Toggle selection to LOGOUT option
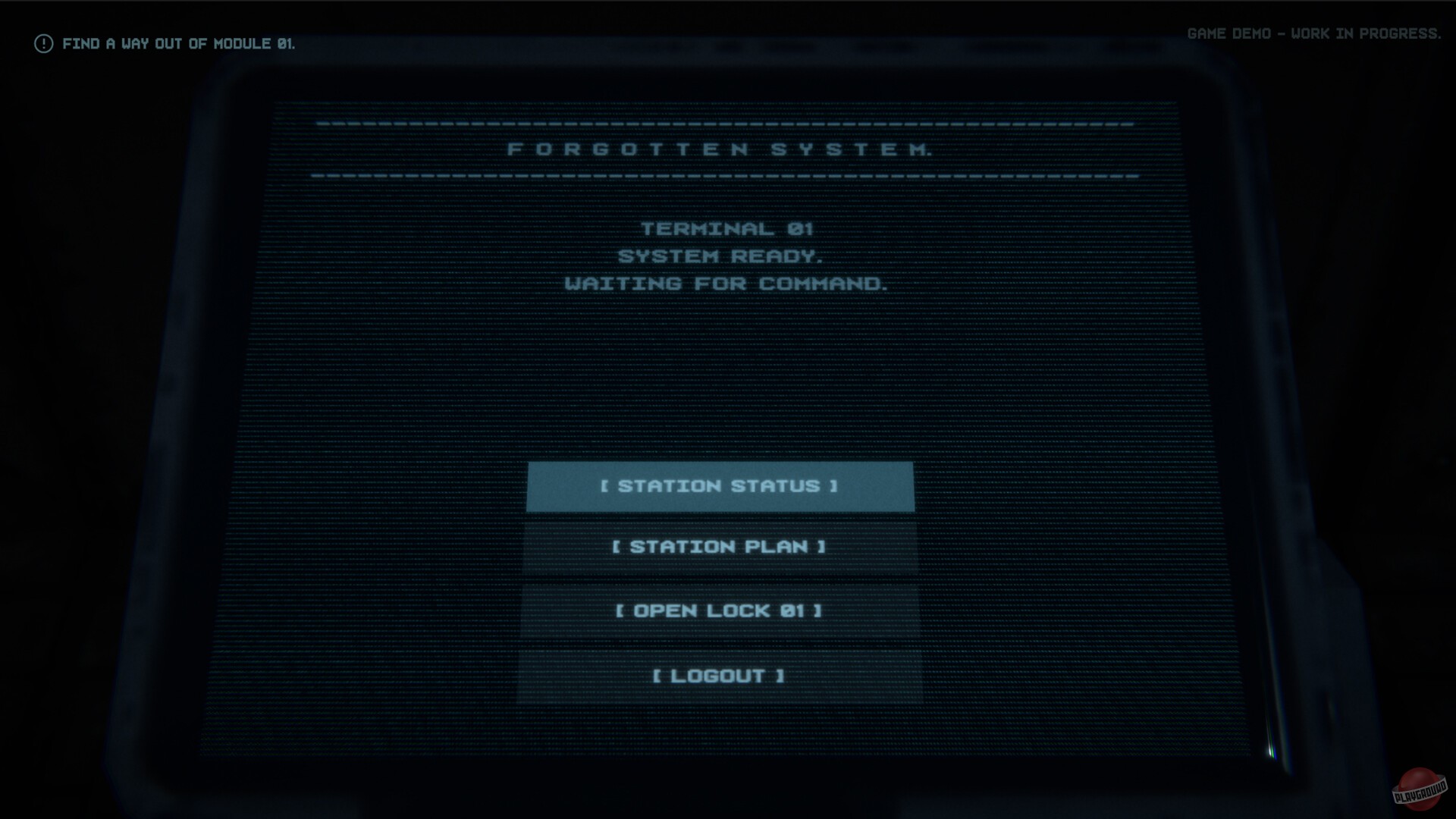 pos(718,676)
